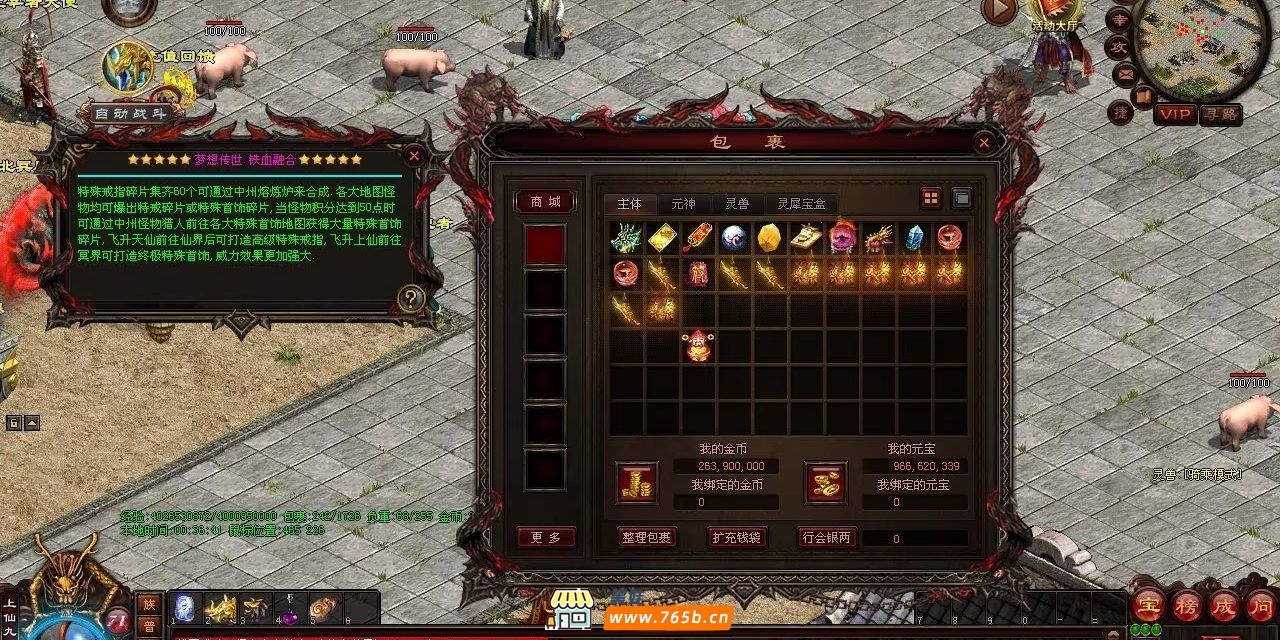Viewport: 1280px width, 640px height.
Task: Open the 商城 shop
Action: click(545, 202)
